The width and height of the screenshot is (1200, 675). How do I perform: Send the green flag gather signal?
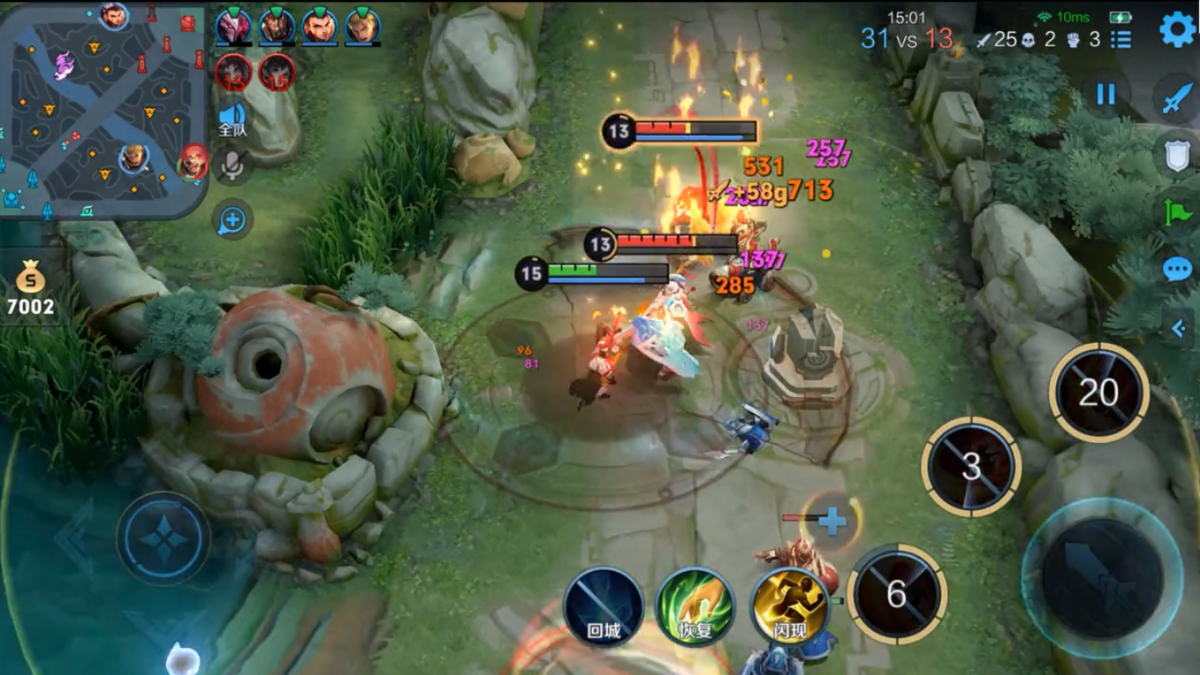tap(1177, 212)
